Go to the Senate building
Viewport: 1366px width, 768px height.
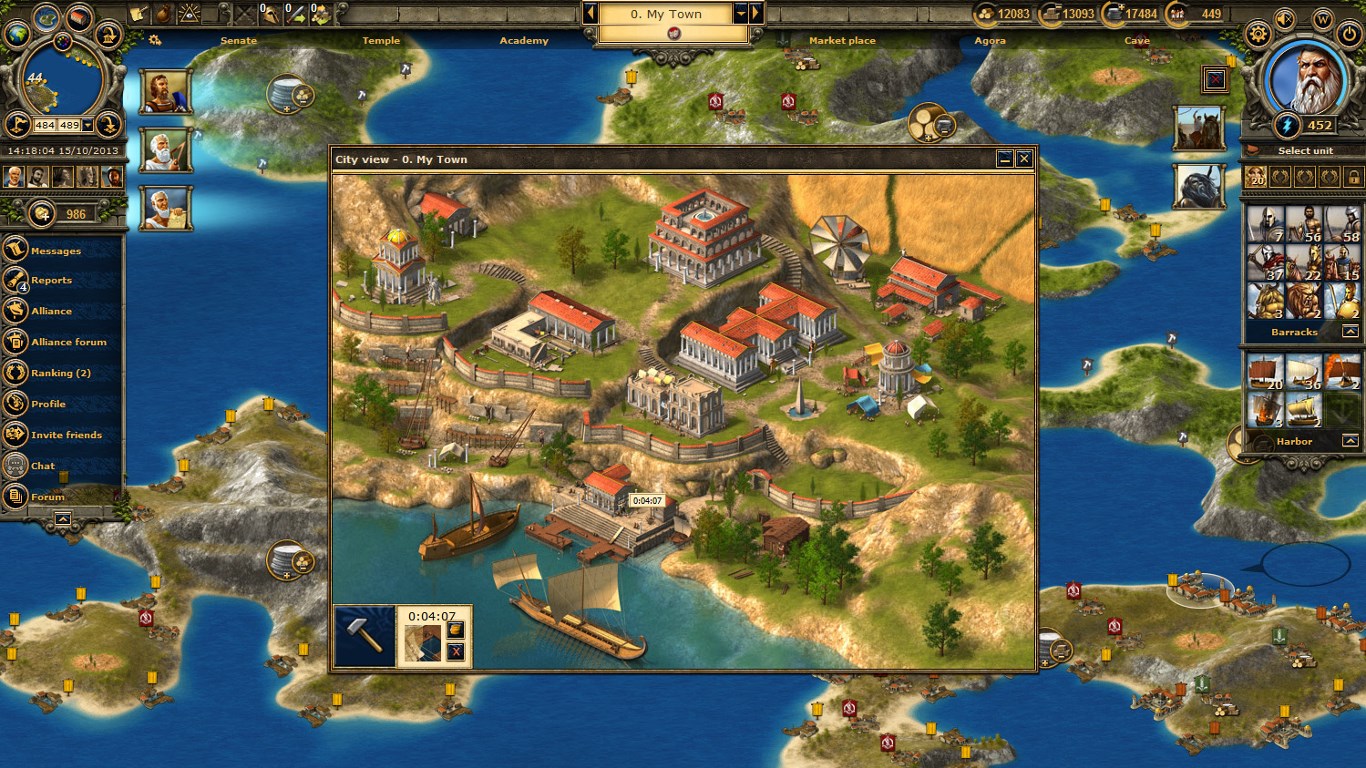[x=238, y=41]
